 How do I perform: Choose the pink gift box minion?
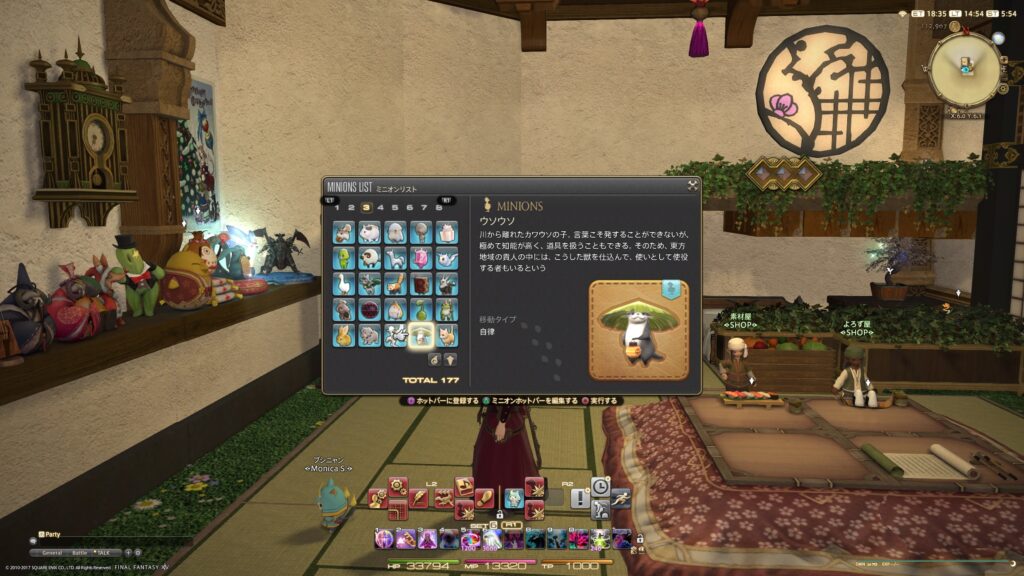(x=447, y=232)
